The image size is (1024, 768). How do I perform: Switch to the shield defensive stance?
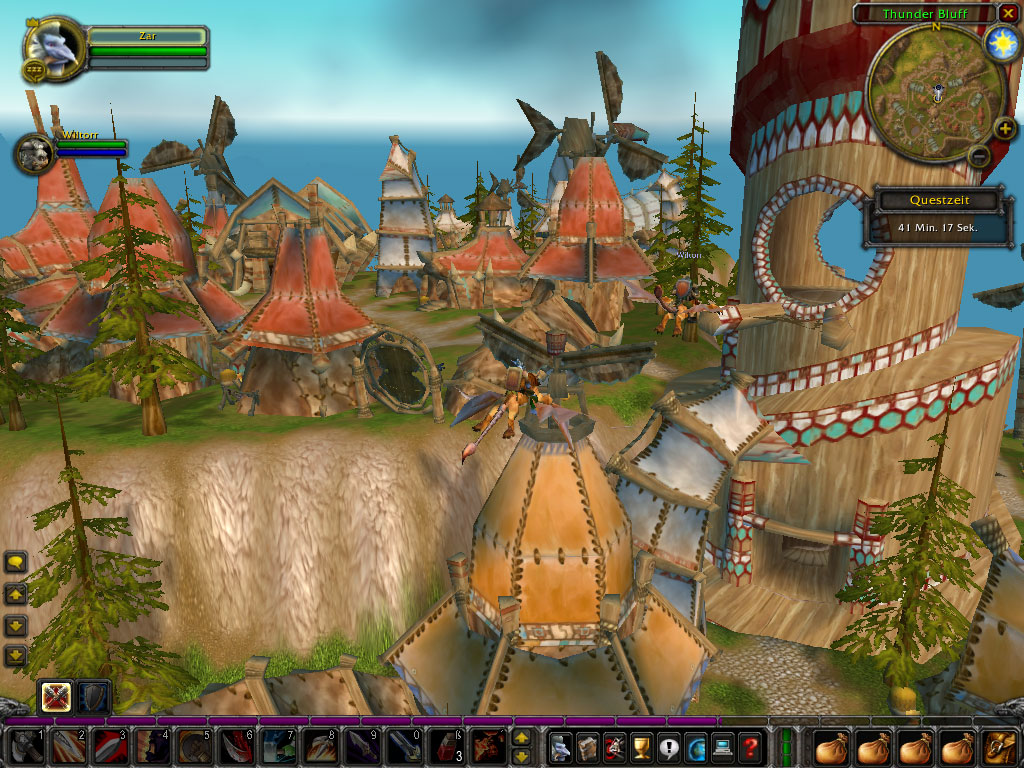pyautogui.click(x=94, y=697)
